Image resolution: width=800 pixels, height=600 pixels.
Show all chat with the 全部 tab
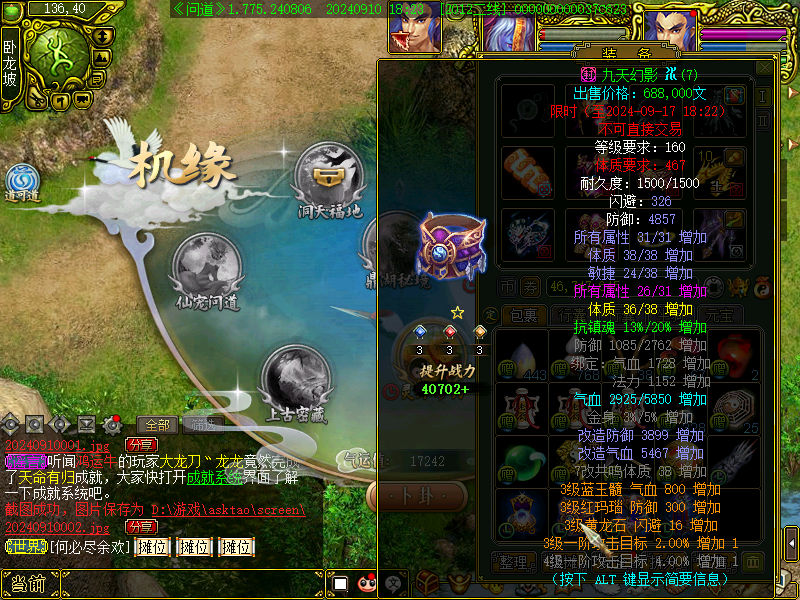(x=156, y=424)
